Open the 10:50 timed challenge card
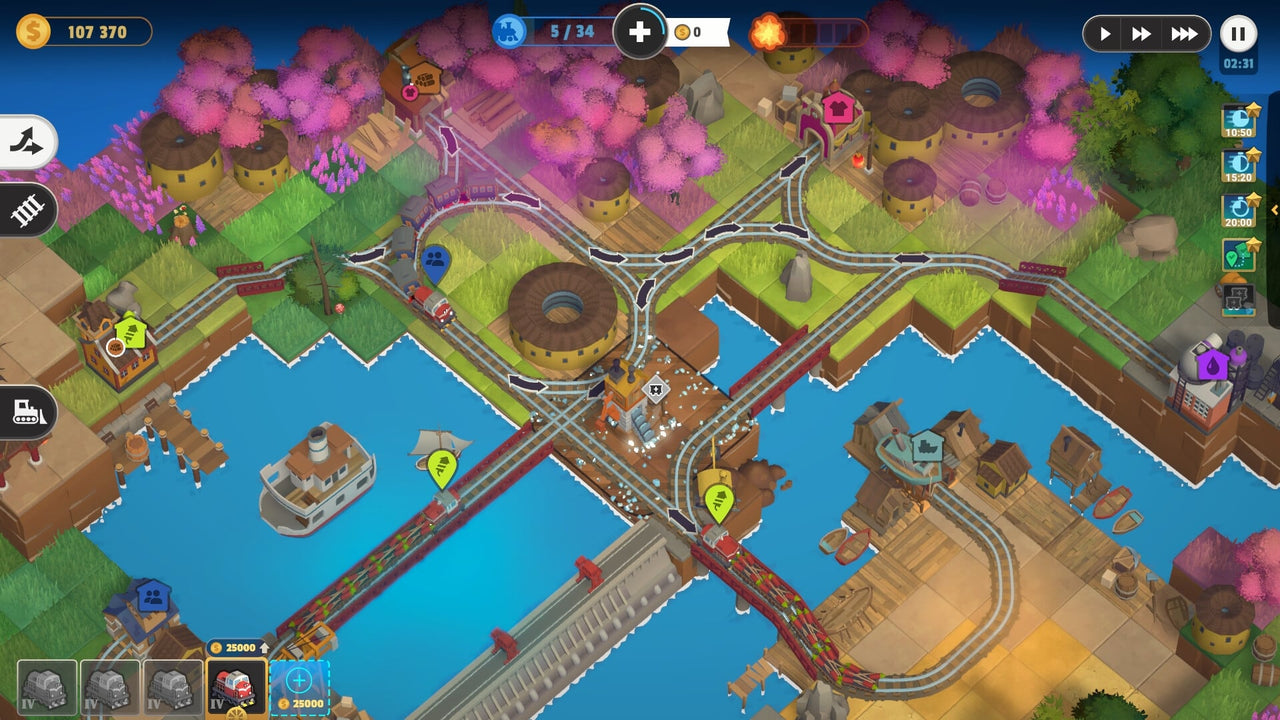Viewport: 1280px width, 720px height. click(x=1237, y=123)
